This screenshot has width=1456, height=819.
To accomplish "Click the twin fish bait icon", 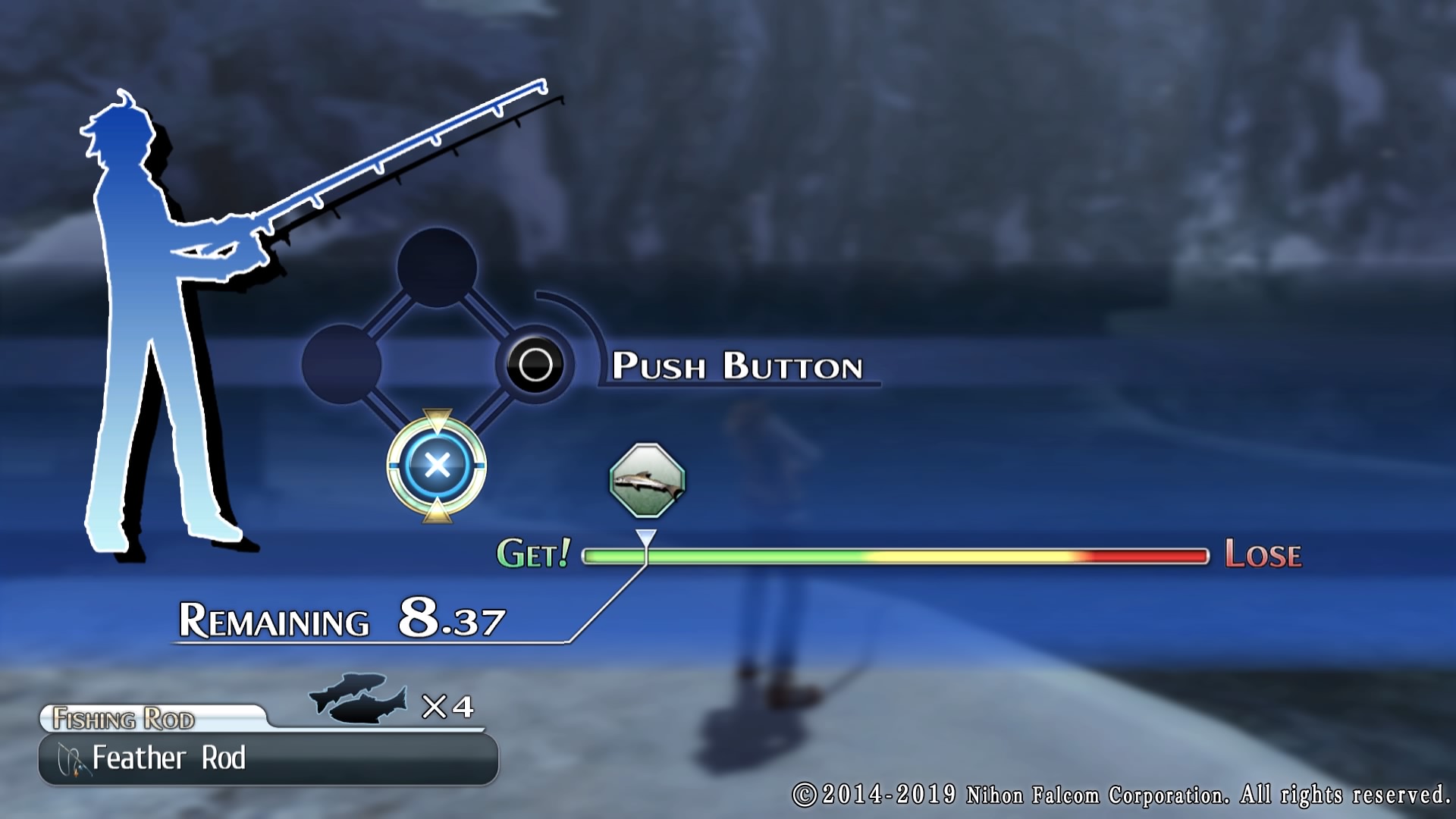I will [358, 698].
